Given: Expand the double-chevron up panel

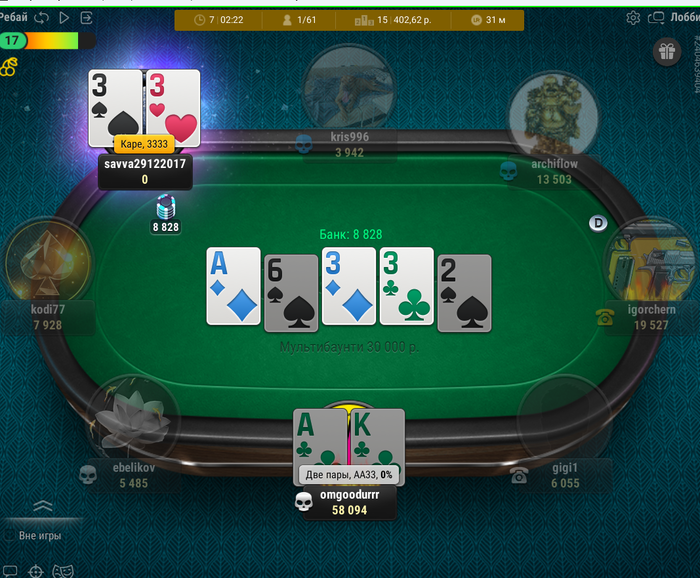Looking at the screenshot, I should coord(42,506).
